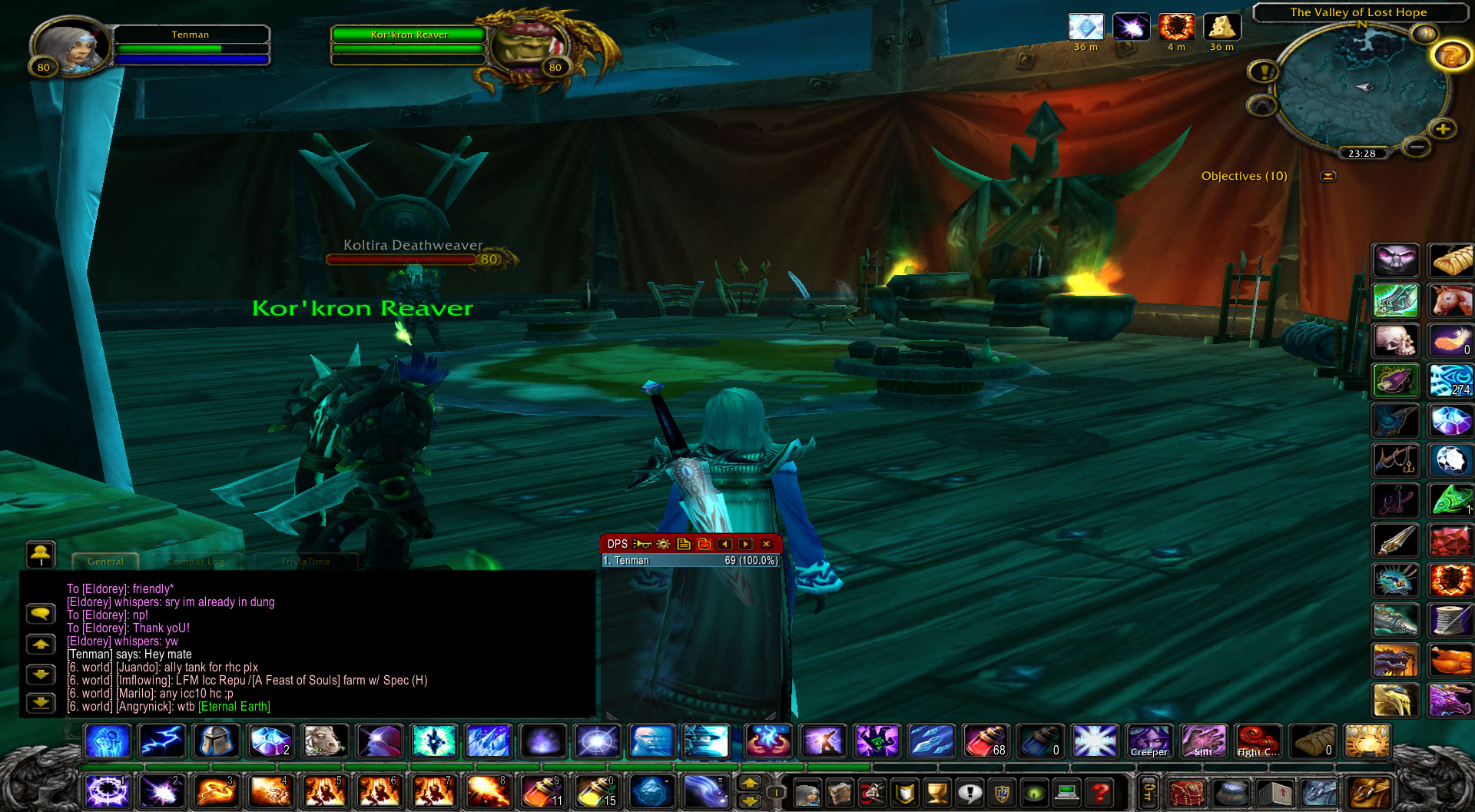Viewport: 1475px width, 812px height.
Task: Toggle the Recount data reset button
Action: [x=704, y=544]
